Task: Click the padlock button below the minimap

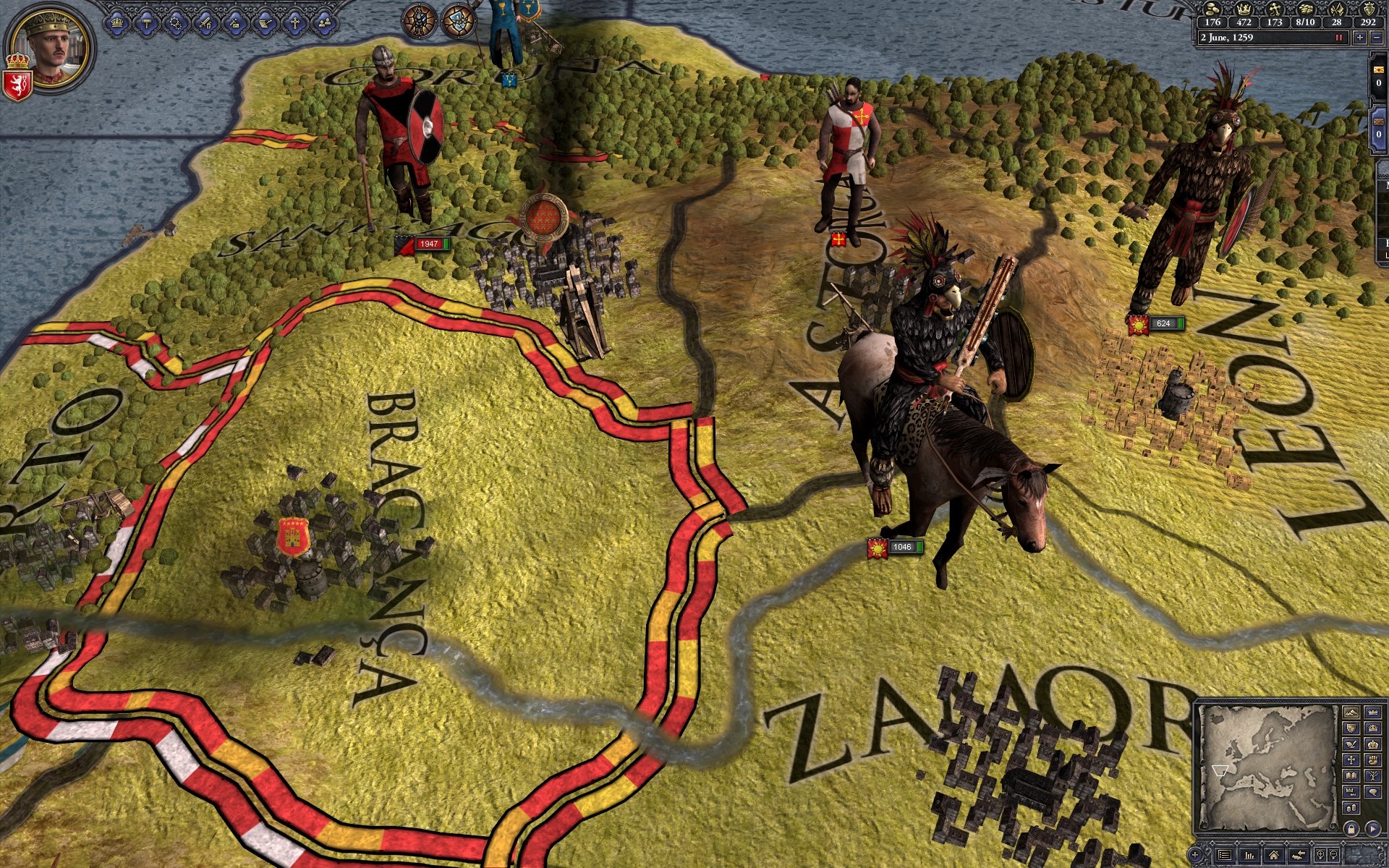Action: pyautogui.click(x=1351, y=828)
